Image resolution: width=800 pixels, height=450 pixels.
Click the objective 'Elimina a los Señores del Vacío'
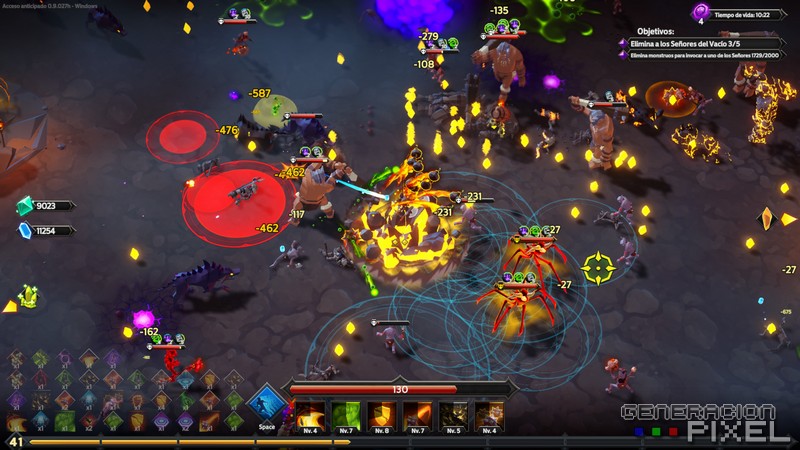690,43
